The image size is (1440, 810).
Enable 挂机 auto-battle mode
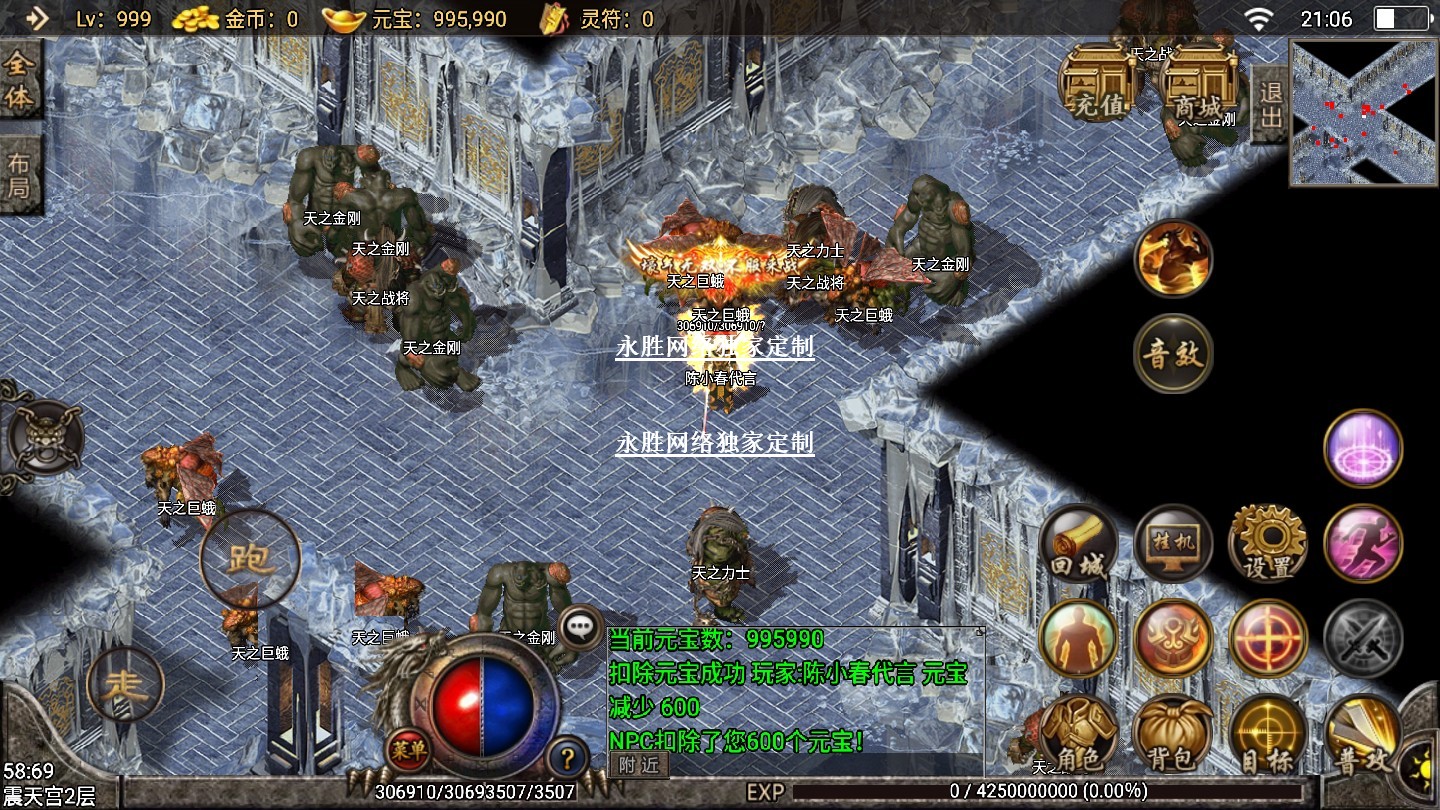(1173, 545)
